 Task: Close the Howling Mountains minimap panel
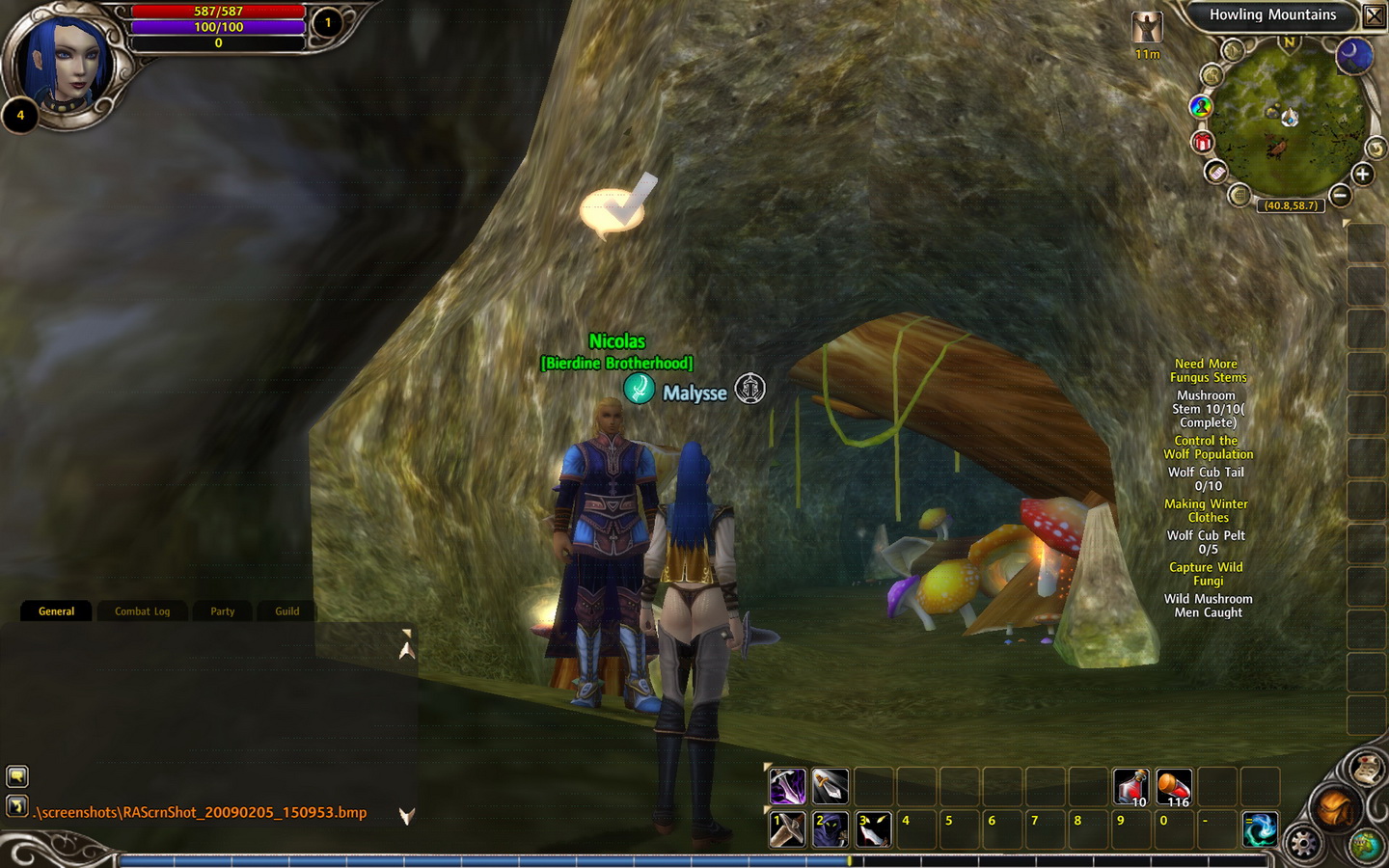[1374, 15]
